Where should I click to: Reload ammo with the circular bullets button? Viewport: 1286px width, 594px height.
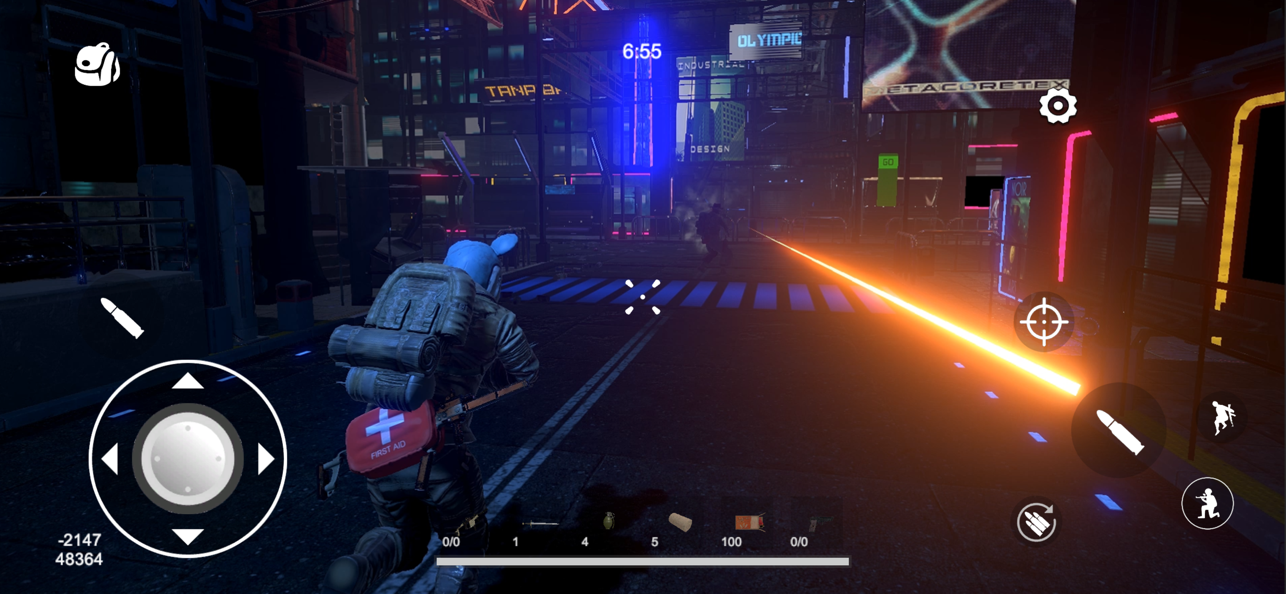(1036, 521)
